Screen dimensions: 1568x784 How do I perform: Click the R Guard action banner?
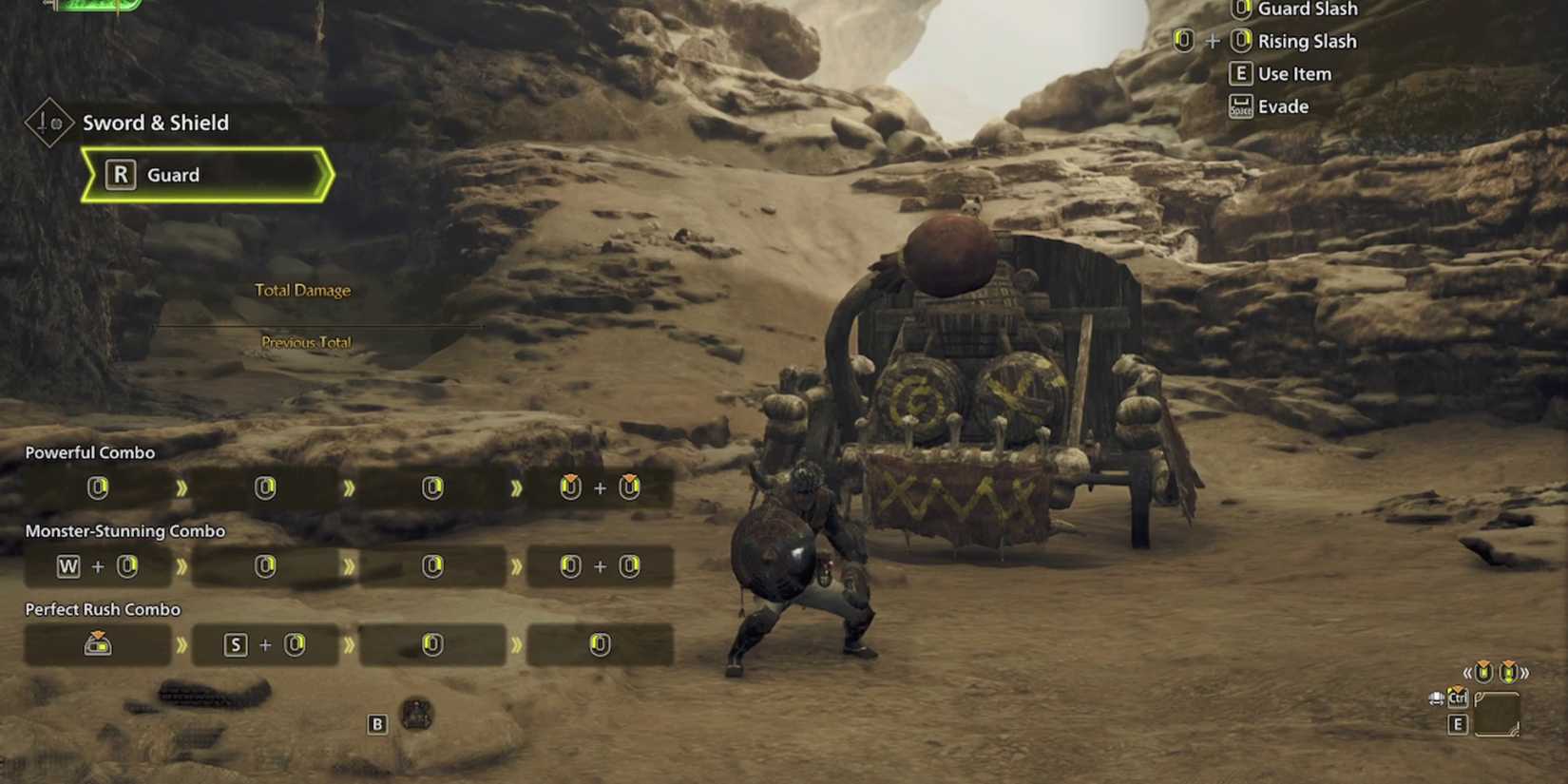(x=207, y=175)
